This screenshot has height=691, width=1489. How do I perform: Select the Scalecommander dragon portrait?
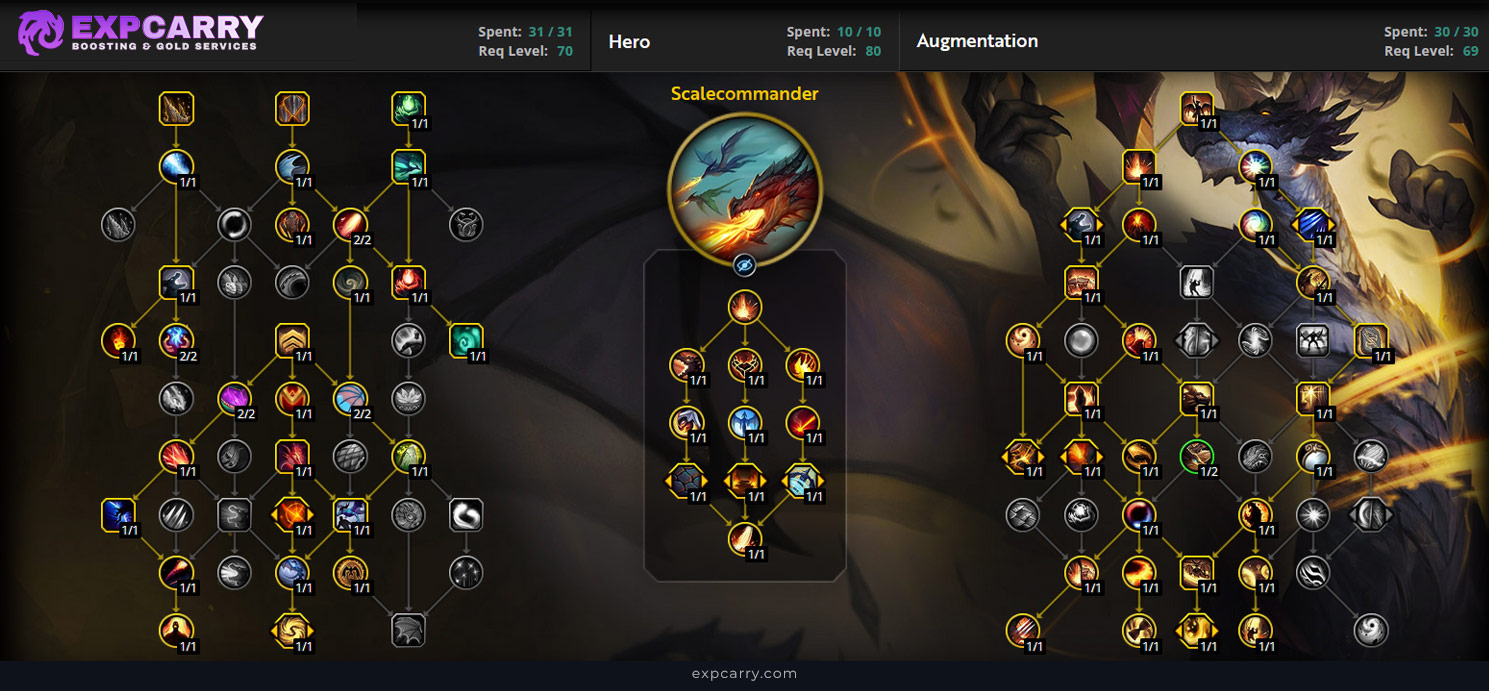745,189
